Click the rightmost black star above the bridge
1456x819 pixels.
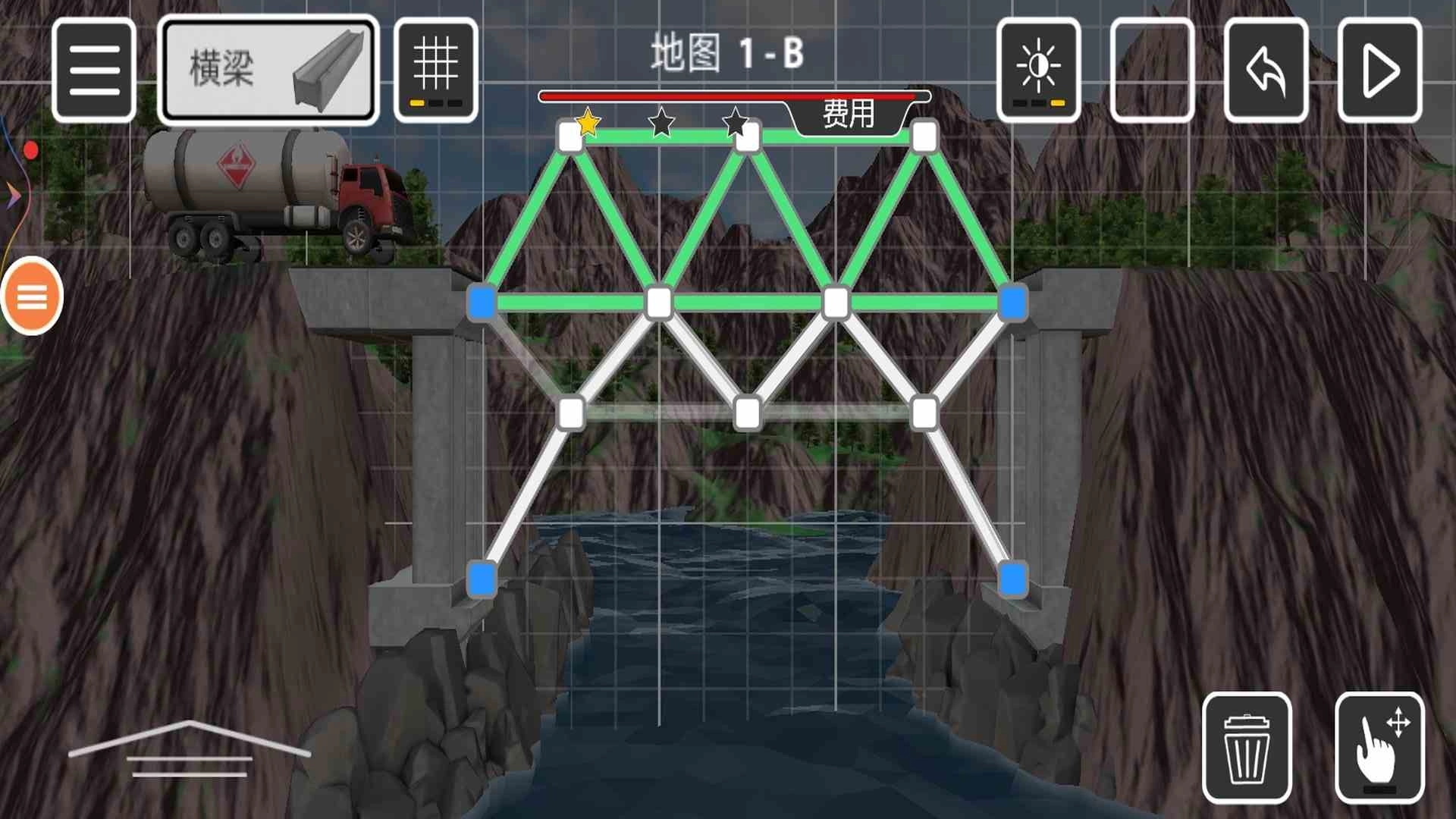pos(733,123)
